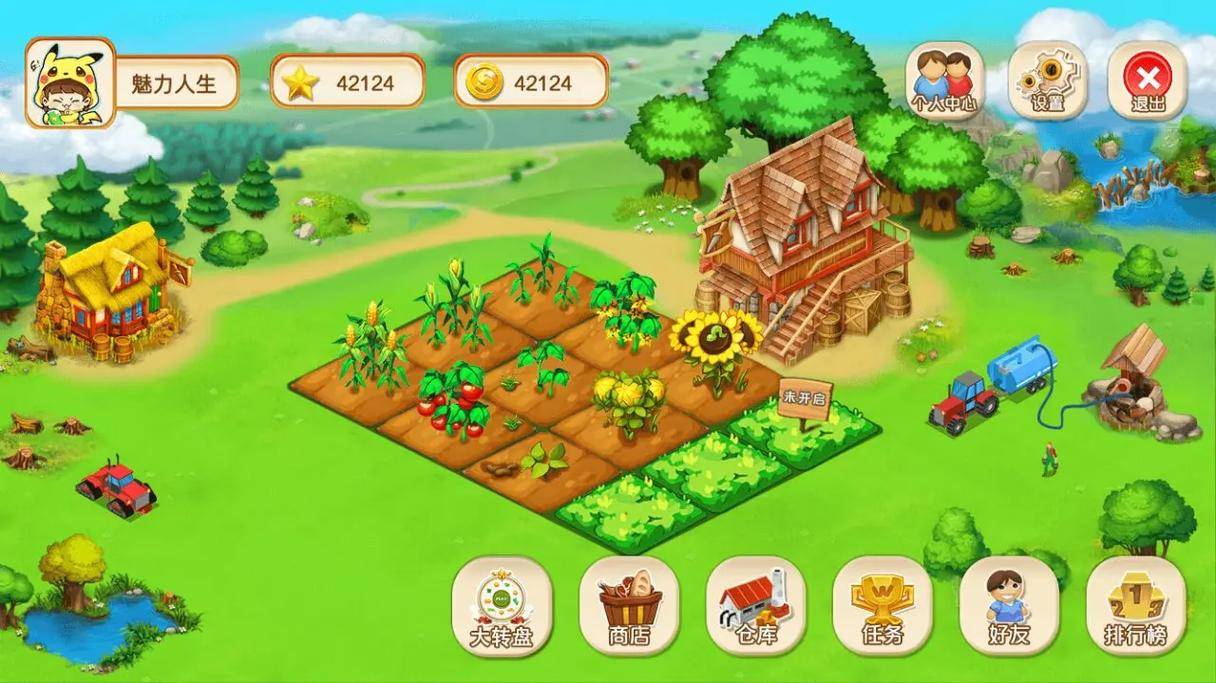Click the Pikachu-hood player avatar
This screenshot has width=1216, height=683.
pos(70,83)
